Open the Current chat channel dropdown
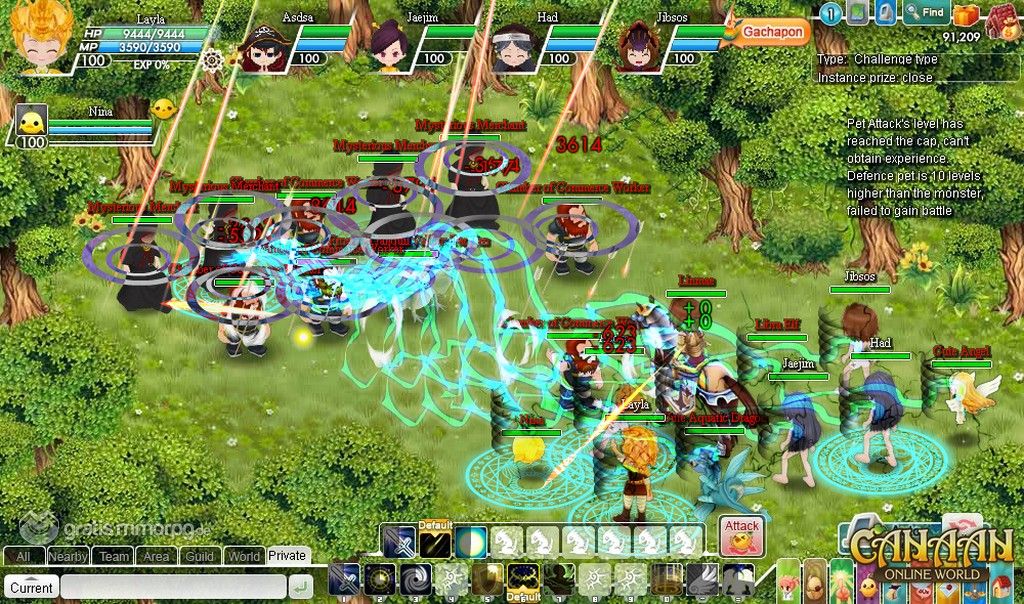The image size is (1024, 604). [x=32, y=587]
